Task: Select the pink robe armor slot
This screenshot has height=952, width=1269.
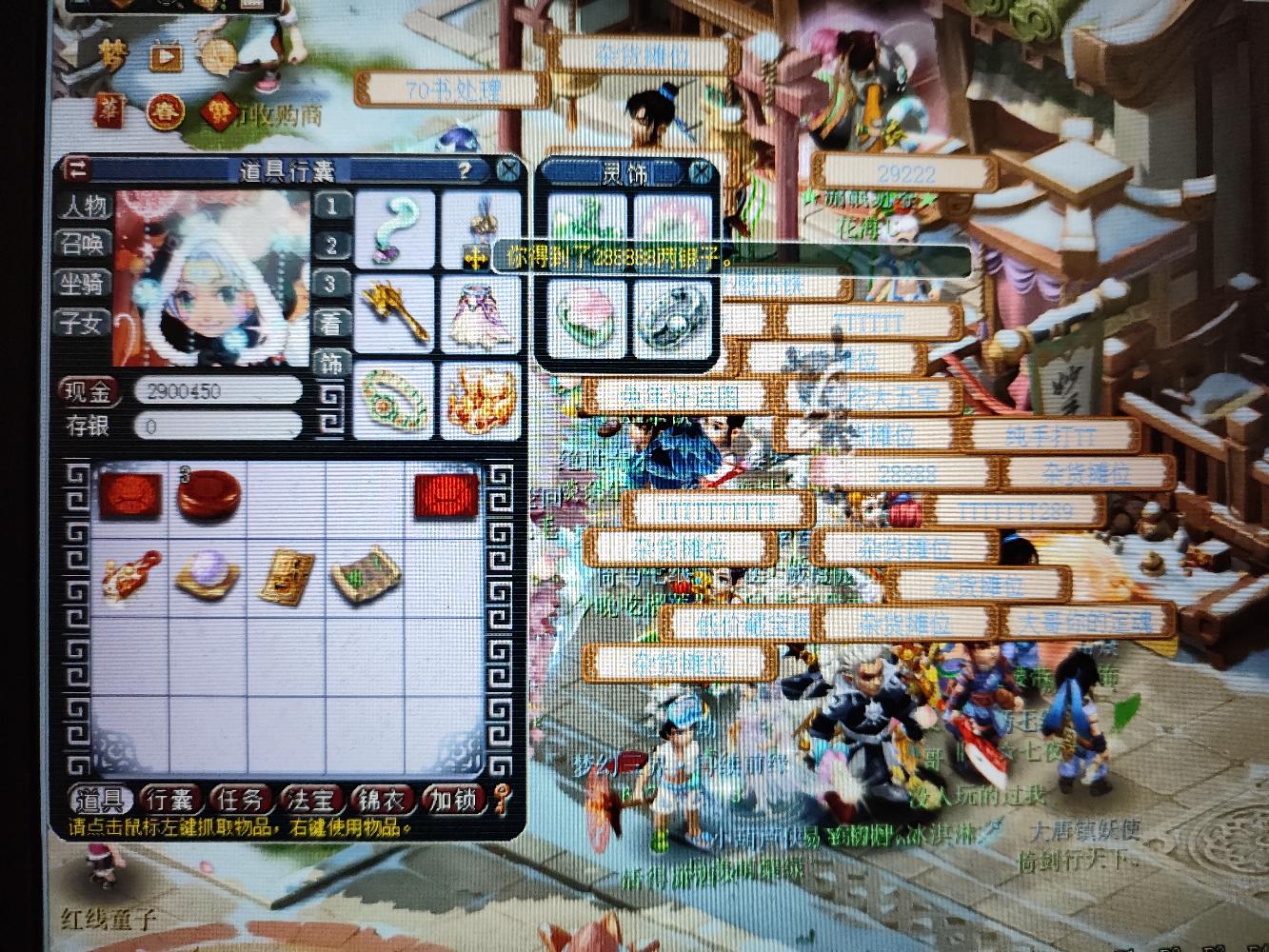Action: click(480, 312)
